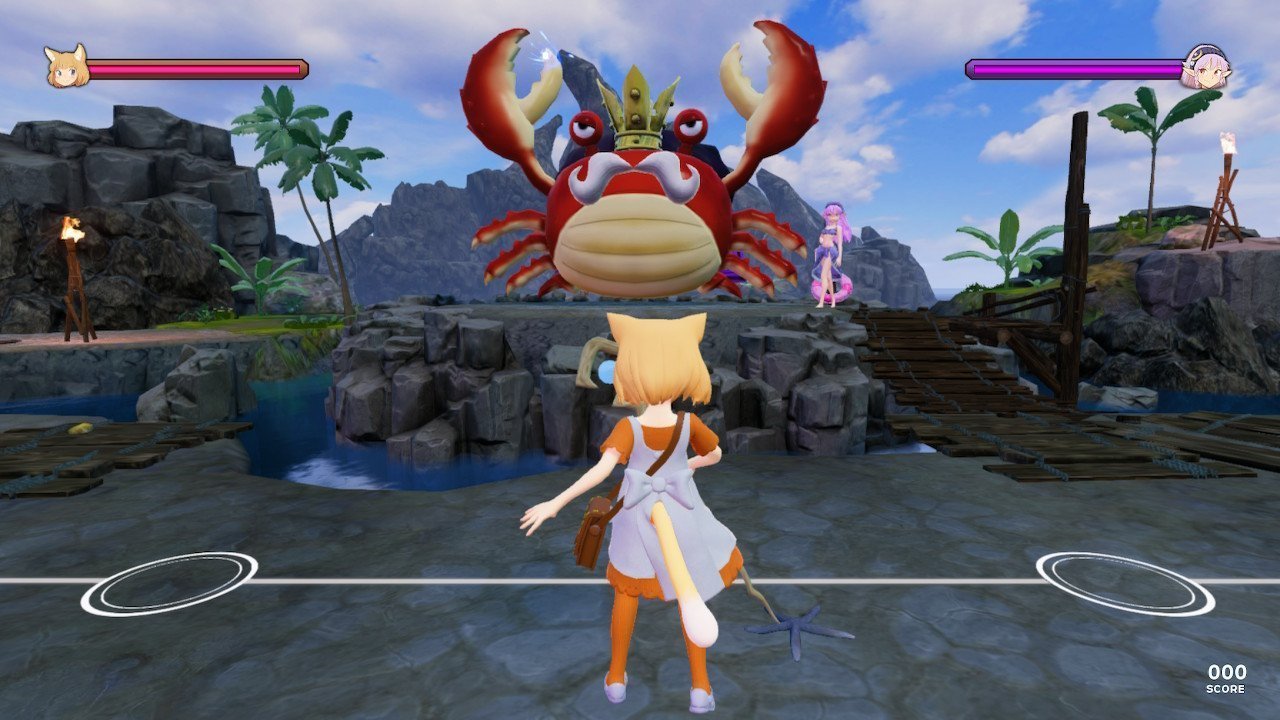The image size is (1280, 720).
Task: Select the pink-haired opponent portrait
Action: pyautogui.click(x=1204, y=67)
